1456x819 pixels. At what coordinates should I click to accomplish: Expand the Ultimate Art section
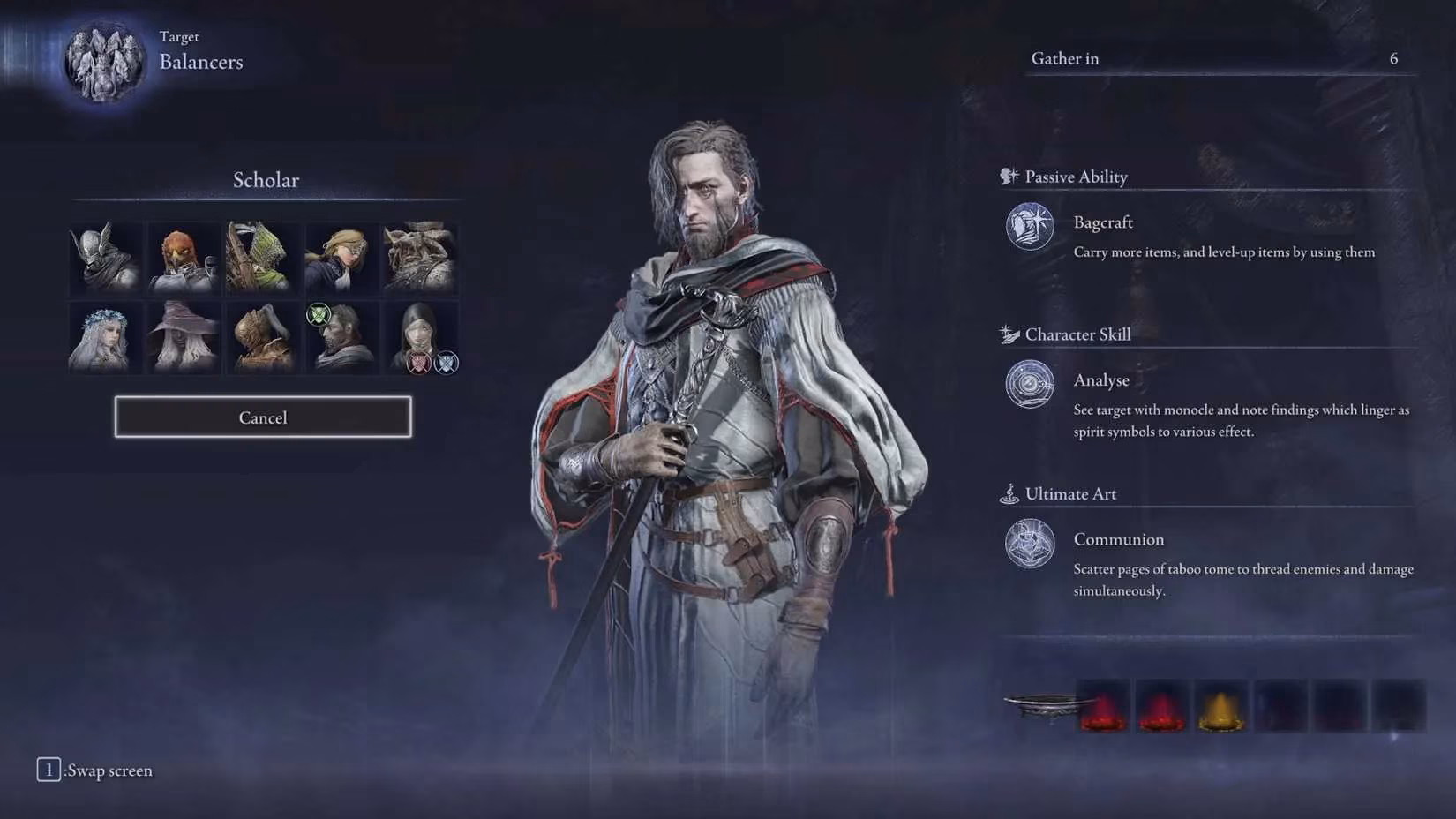coord(1069,494)
